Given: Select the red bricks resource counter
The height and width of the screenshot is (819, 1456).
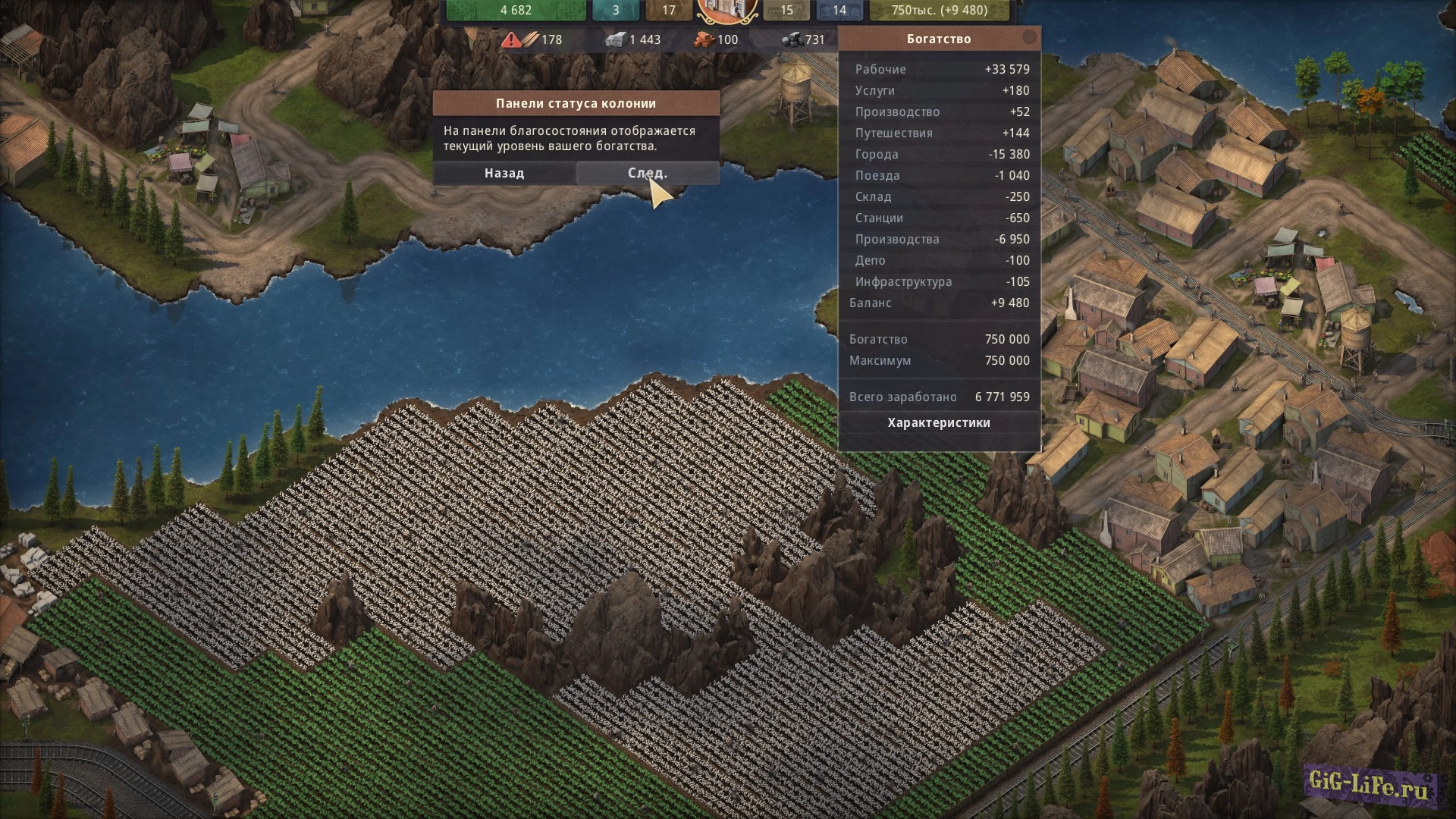Looking at the screenshot, I should coord(715,39).
